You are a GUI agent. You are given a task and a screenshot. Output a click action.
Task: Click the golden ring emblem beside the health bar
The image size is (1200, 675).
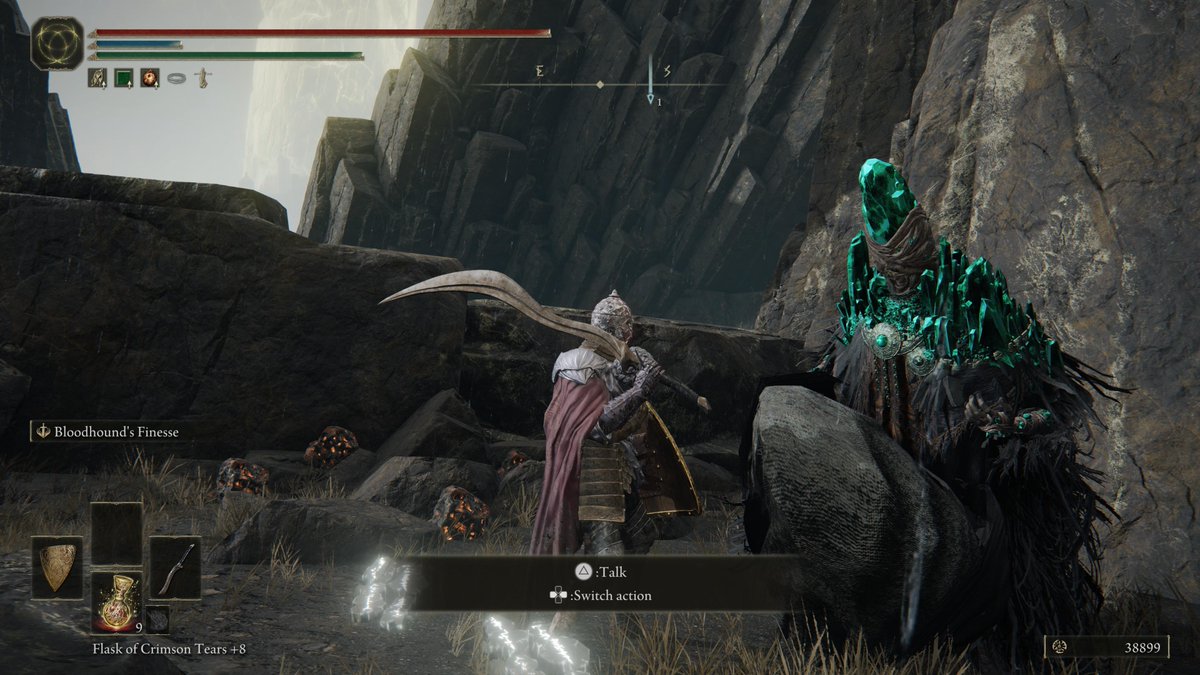coord(57,43)
